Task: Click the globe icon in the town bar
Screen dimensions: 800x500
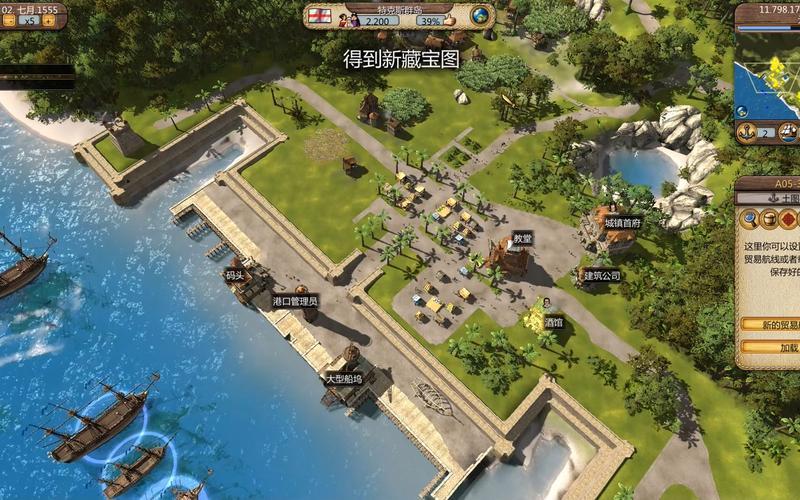Action: (480, 17)
